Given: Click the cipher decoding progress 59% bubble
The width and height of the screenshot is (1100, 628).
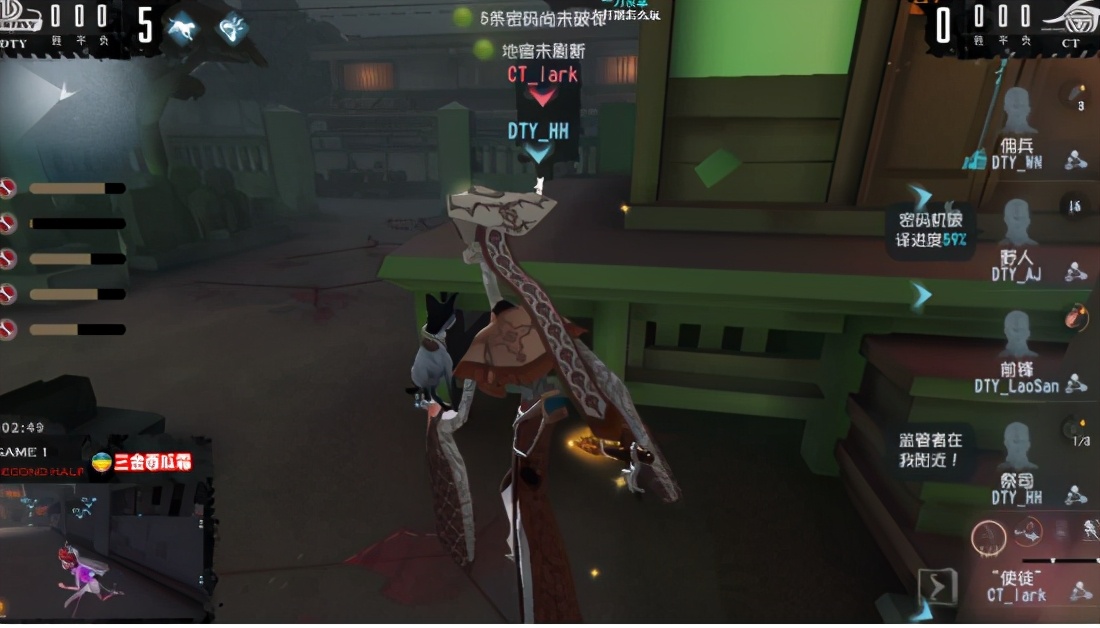Looking at the screenshot, I should [931, 230].
